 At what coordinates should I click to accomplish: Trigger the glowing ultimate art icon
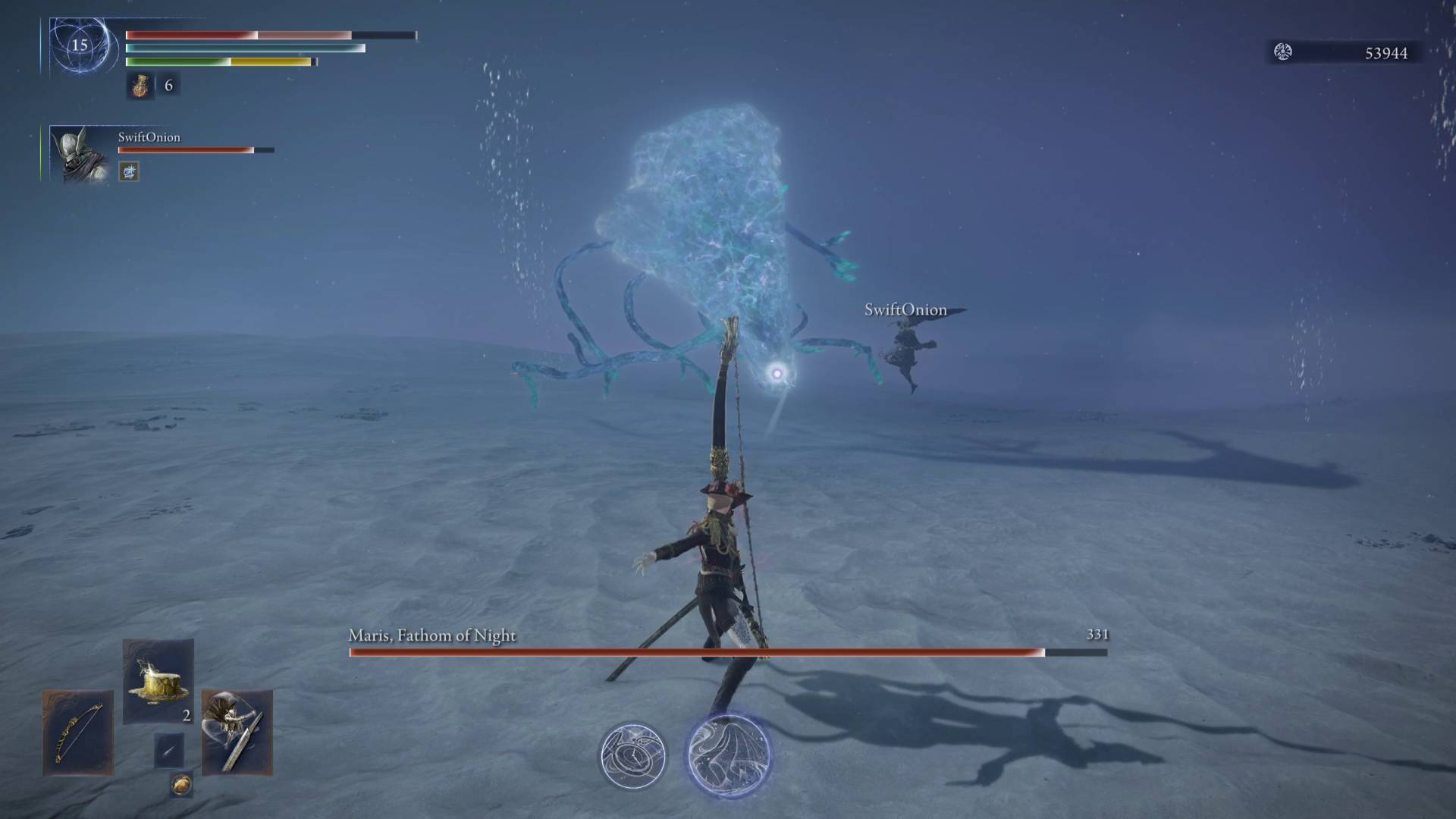pos(729,755)
